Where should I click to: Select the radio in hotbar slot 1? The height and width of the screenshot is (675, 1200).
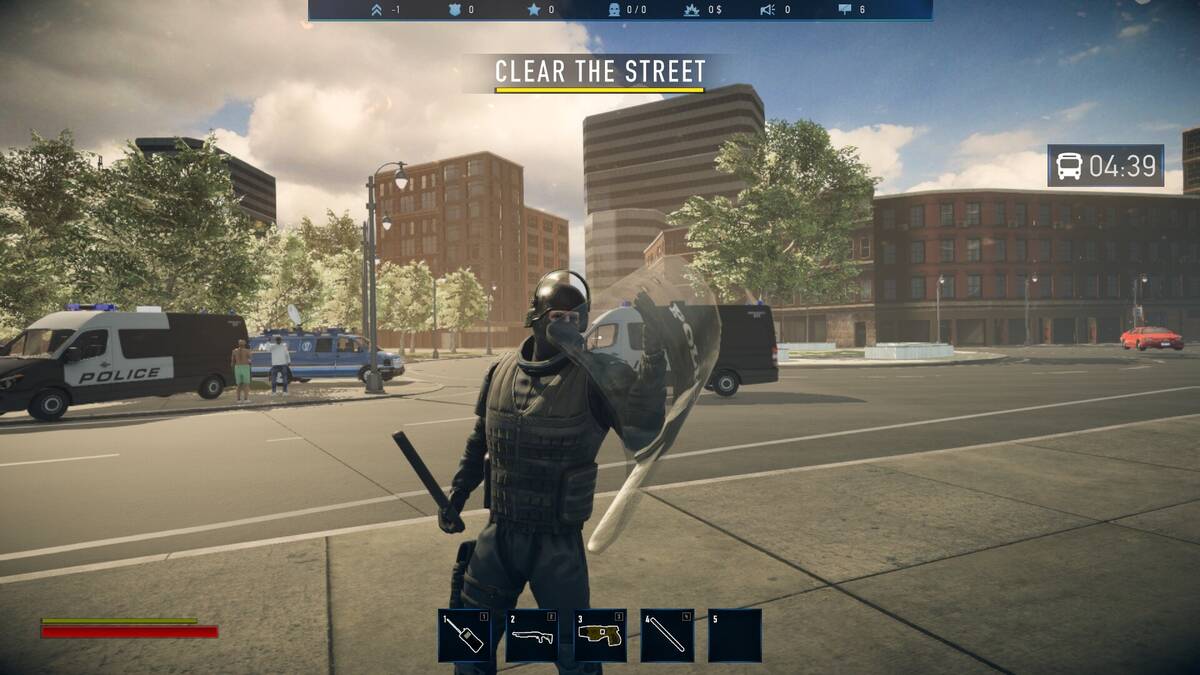464,635
